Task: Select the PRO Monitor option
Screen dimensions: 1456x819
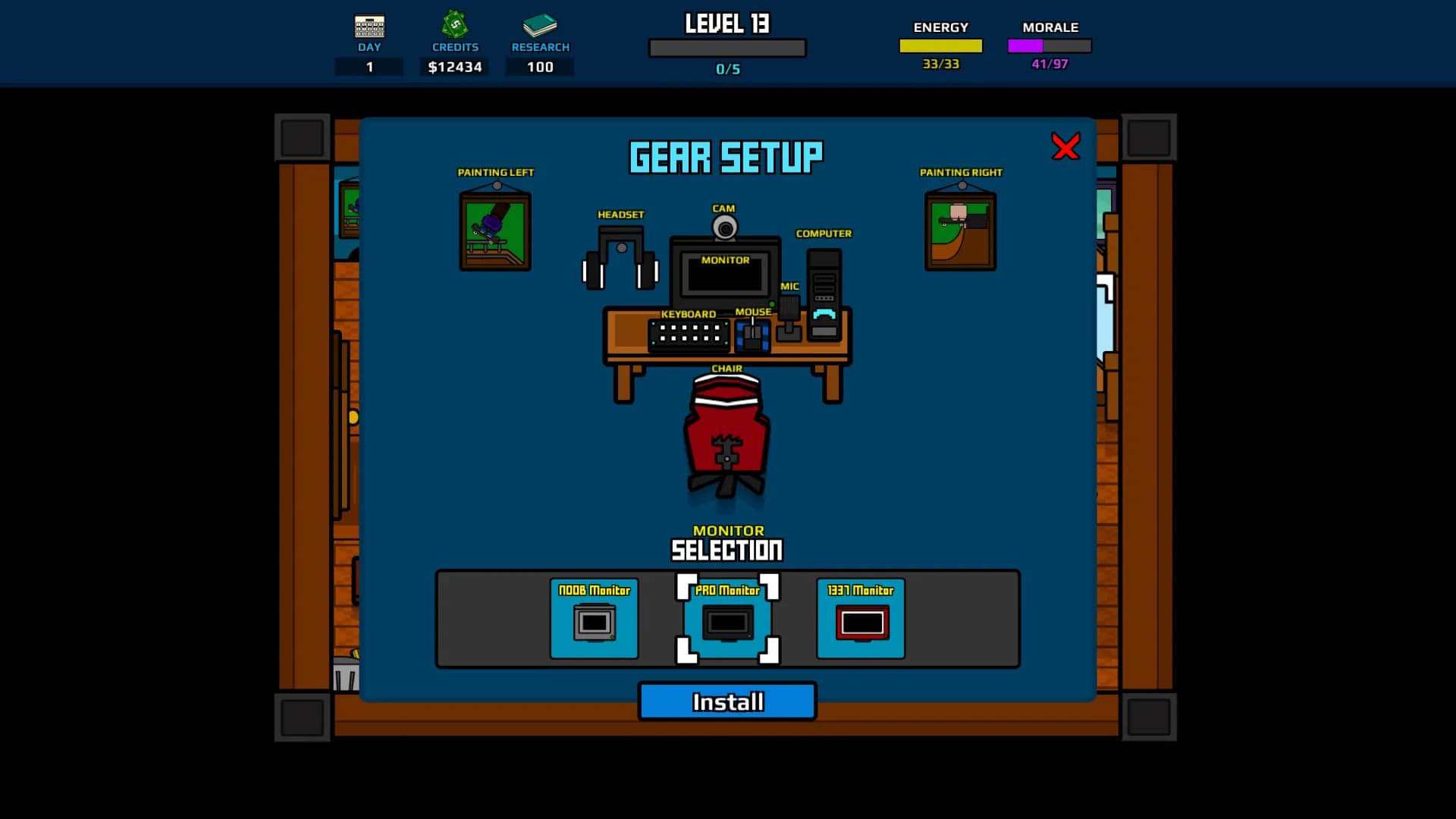Action: [726, 620]
